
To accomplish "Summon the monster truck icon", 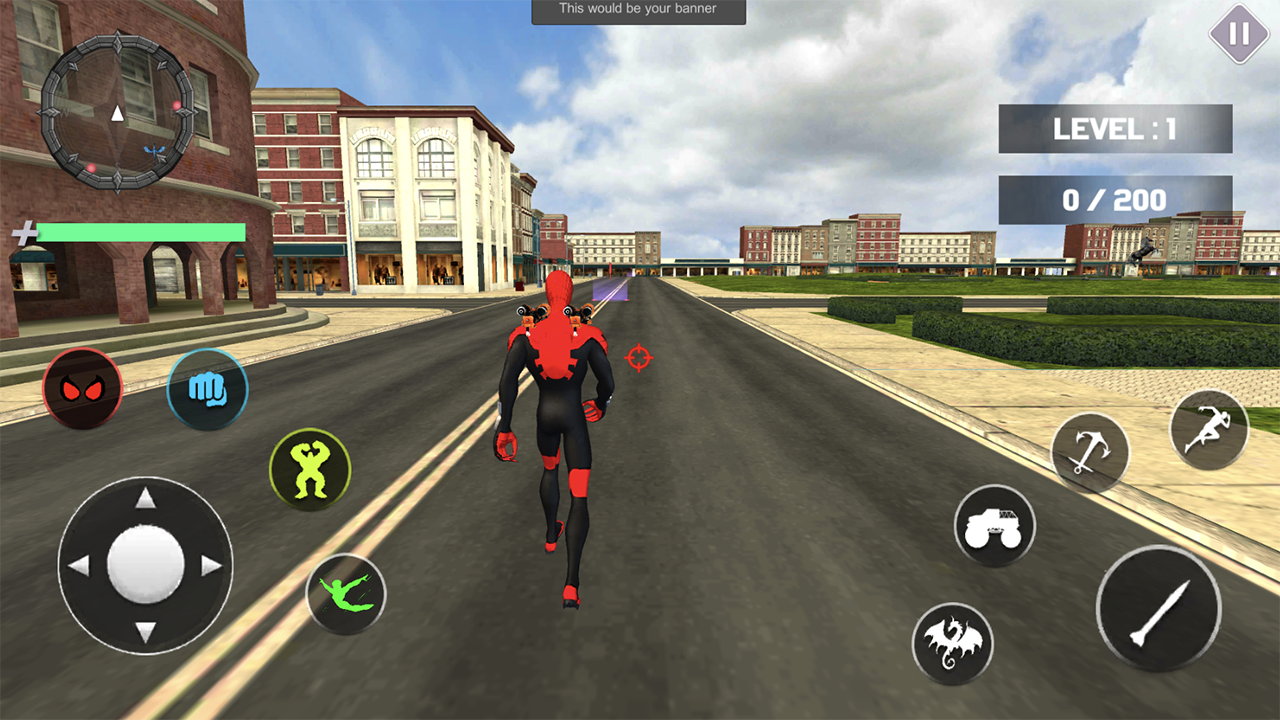I will click(995, 526).
